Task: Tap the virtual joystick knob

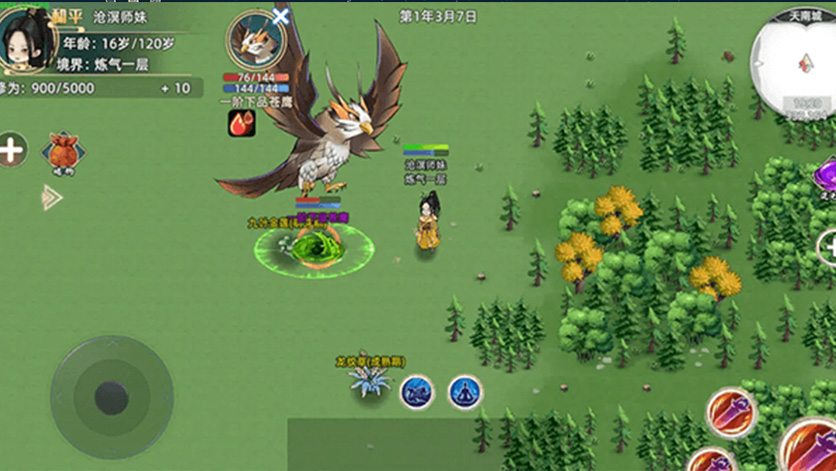Action: (111, 397)
